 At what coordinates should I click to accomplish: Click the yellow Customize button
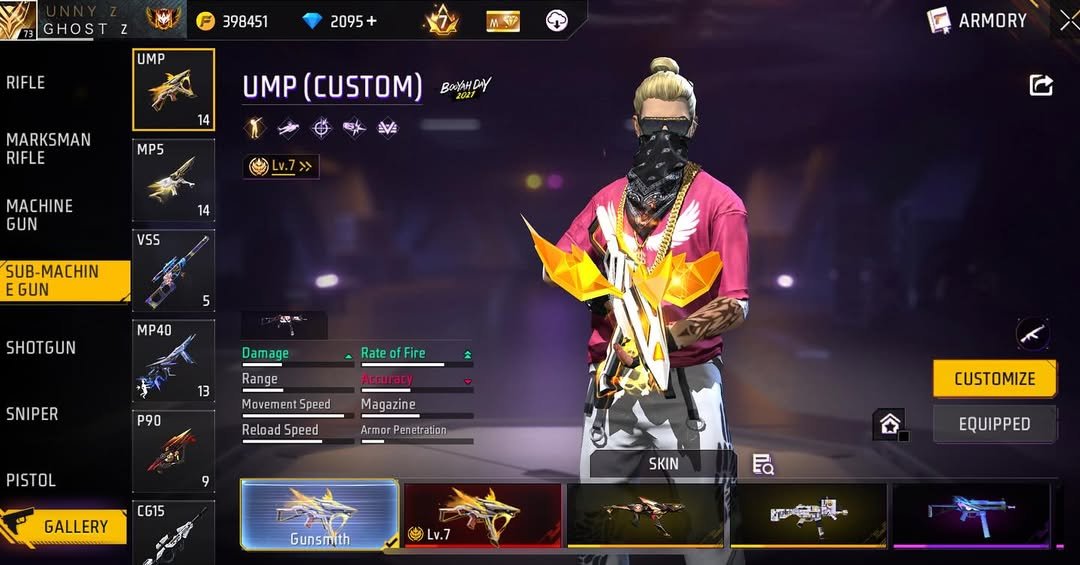[x=994, y=379]
